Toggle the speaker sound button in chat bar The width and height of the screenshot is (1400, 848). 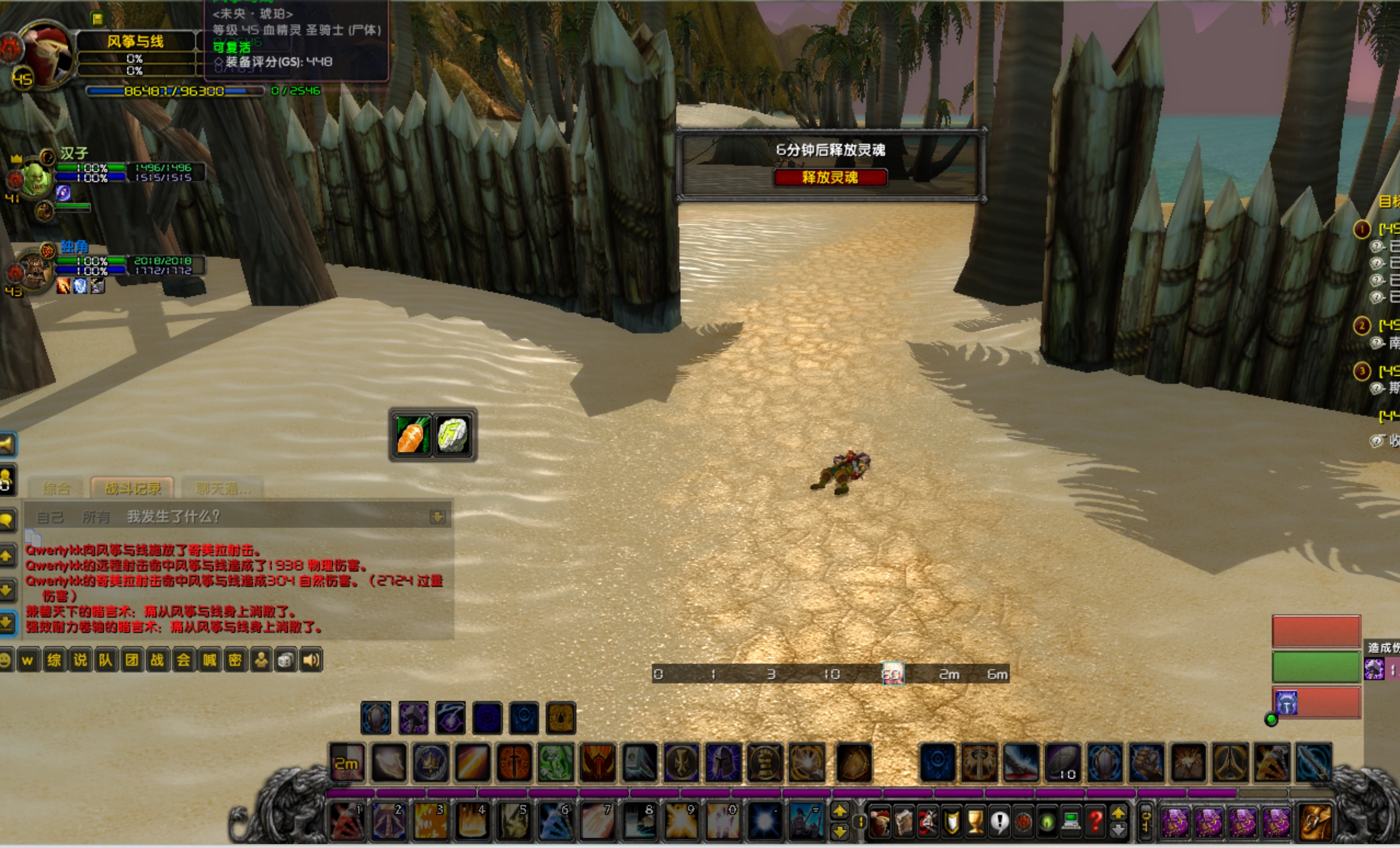pyautogui.click(x=311, y=660)
